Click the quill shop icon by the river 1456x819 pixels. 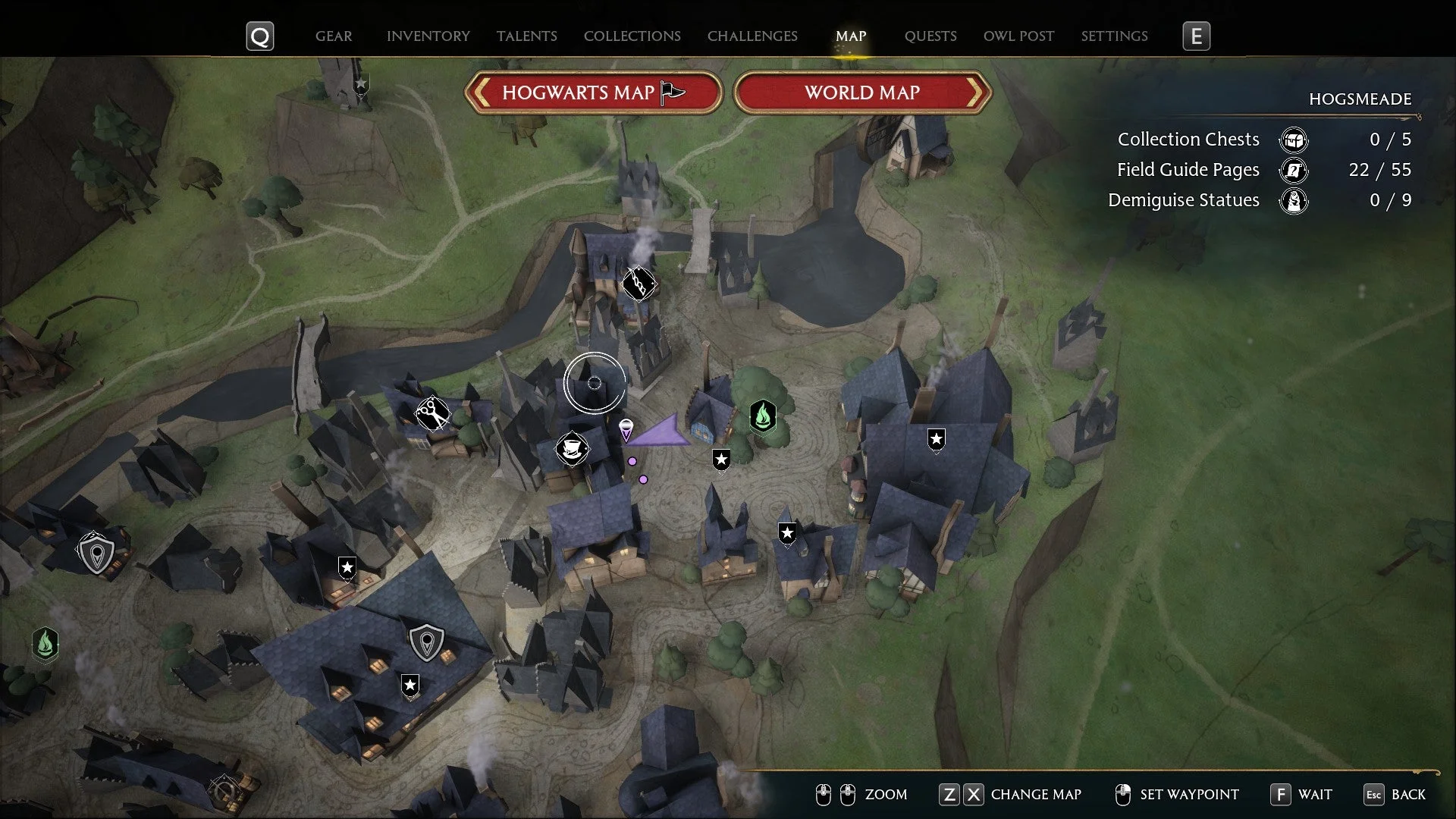point(639,283)
